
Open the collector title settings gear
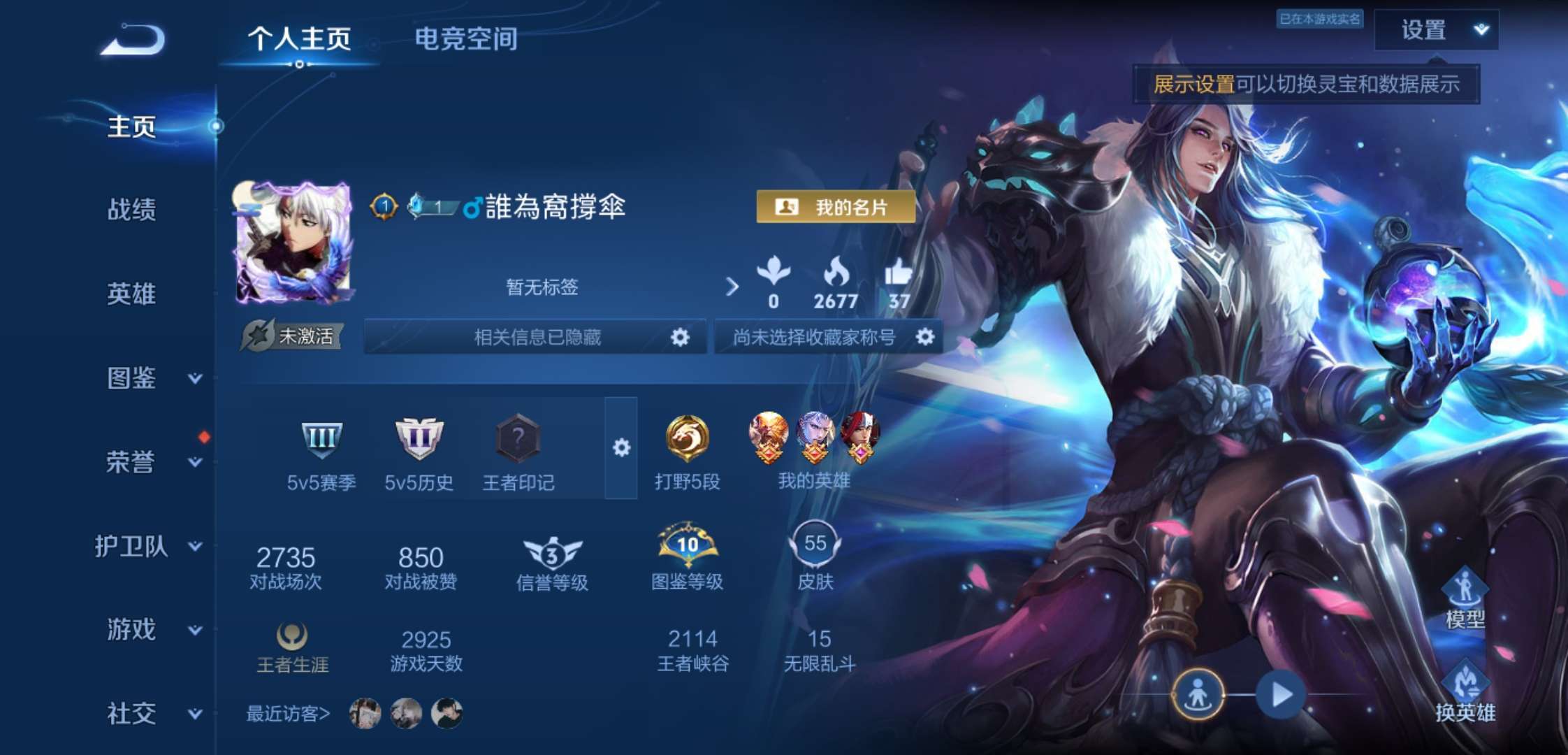[927, 338]
